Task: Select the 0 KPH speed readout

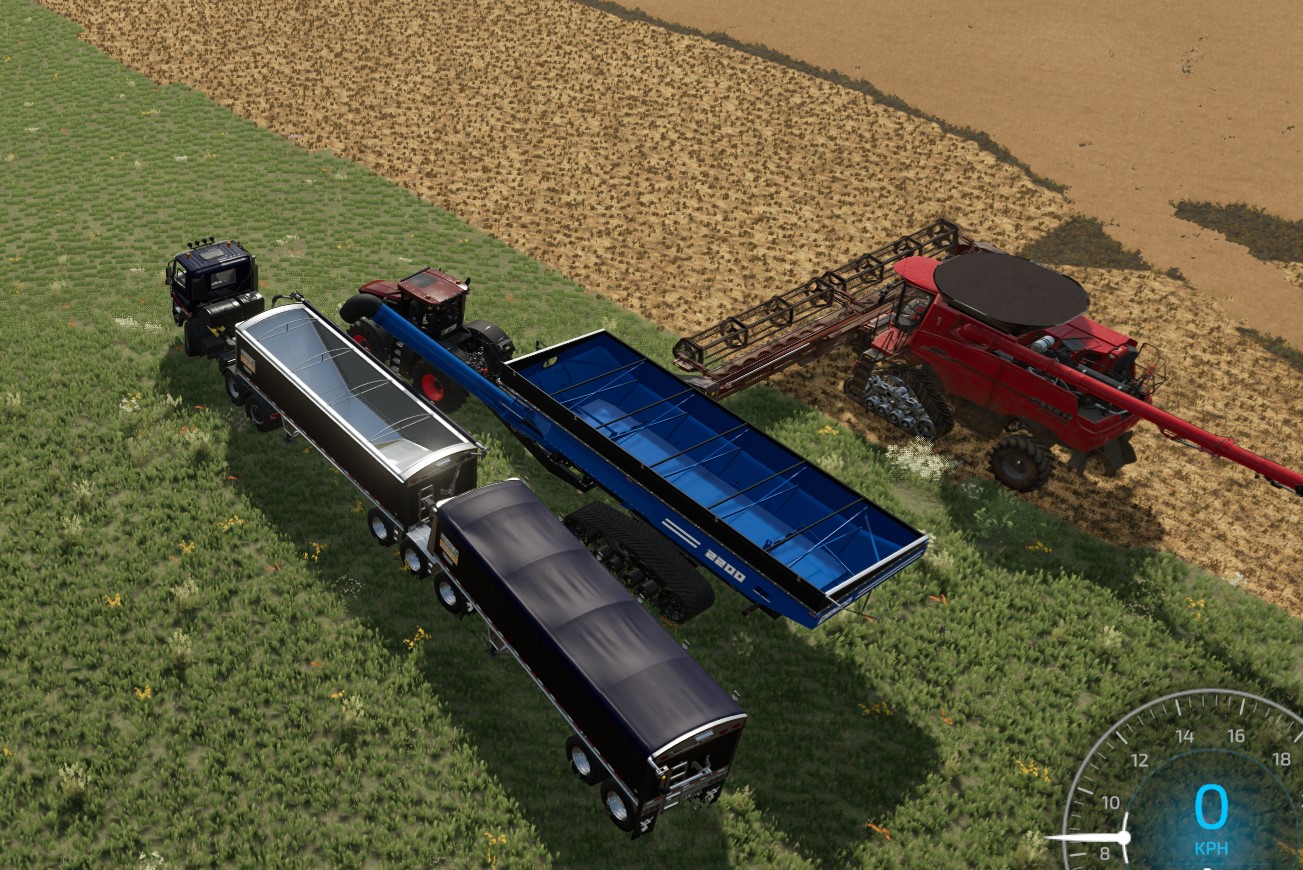Action: click(x=1212, y=806)
